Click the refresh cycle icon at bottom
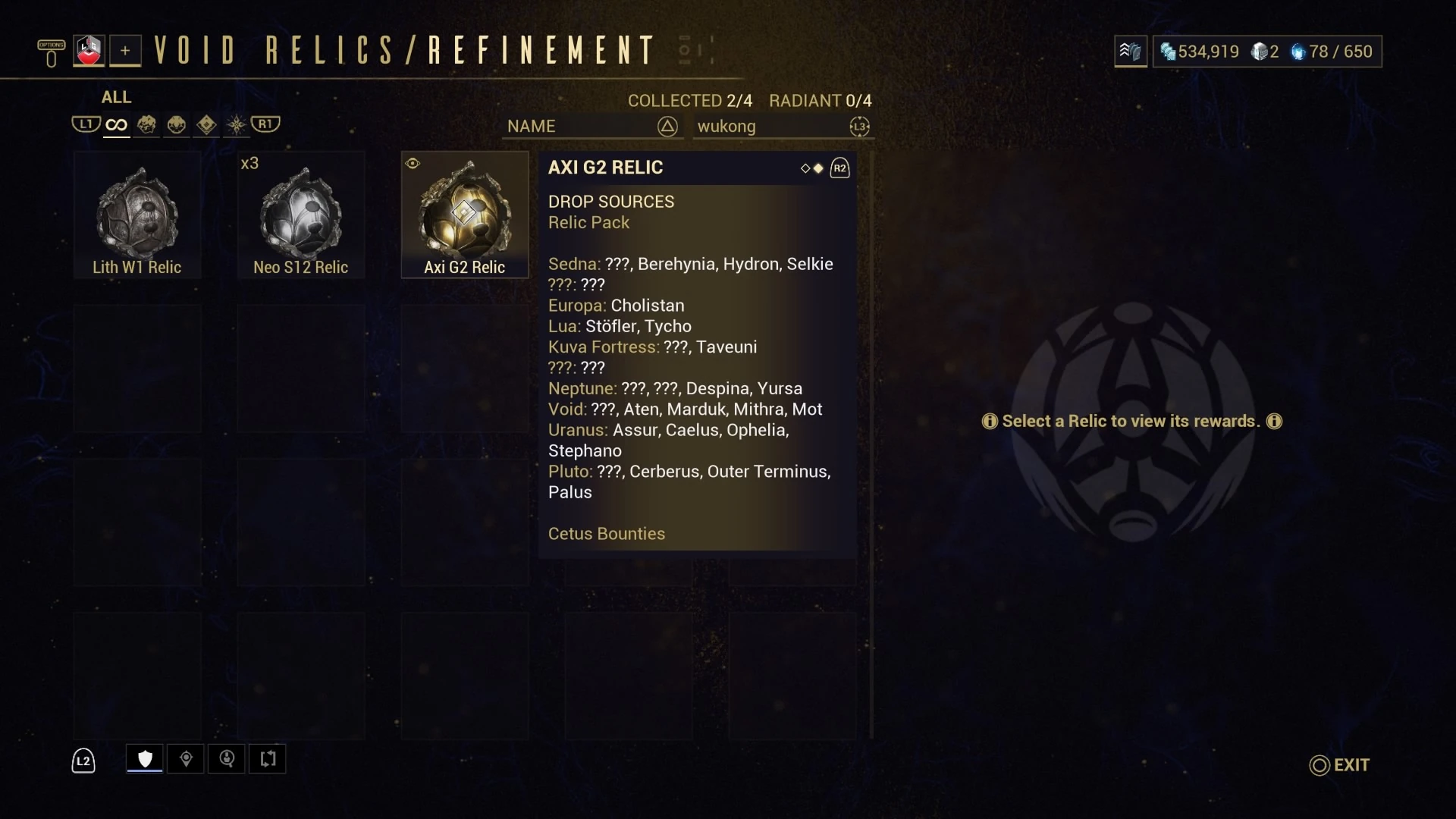Screen dimensions: 1456x819 [267, 758]
